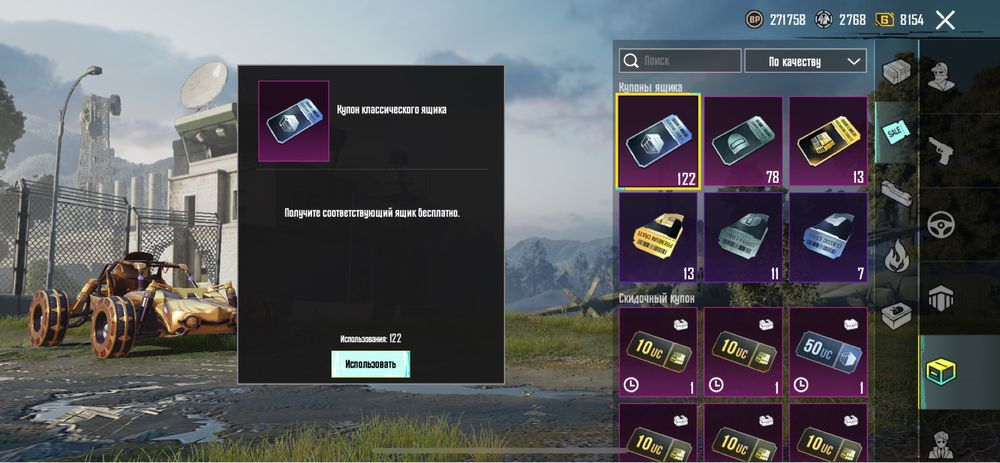Switch to the steering wheel vehicle category
The height and width of the screenshot is (463, 1000).
940,224
